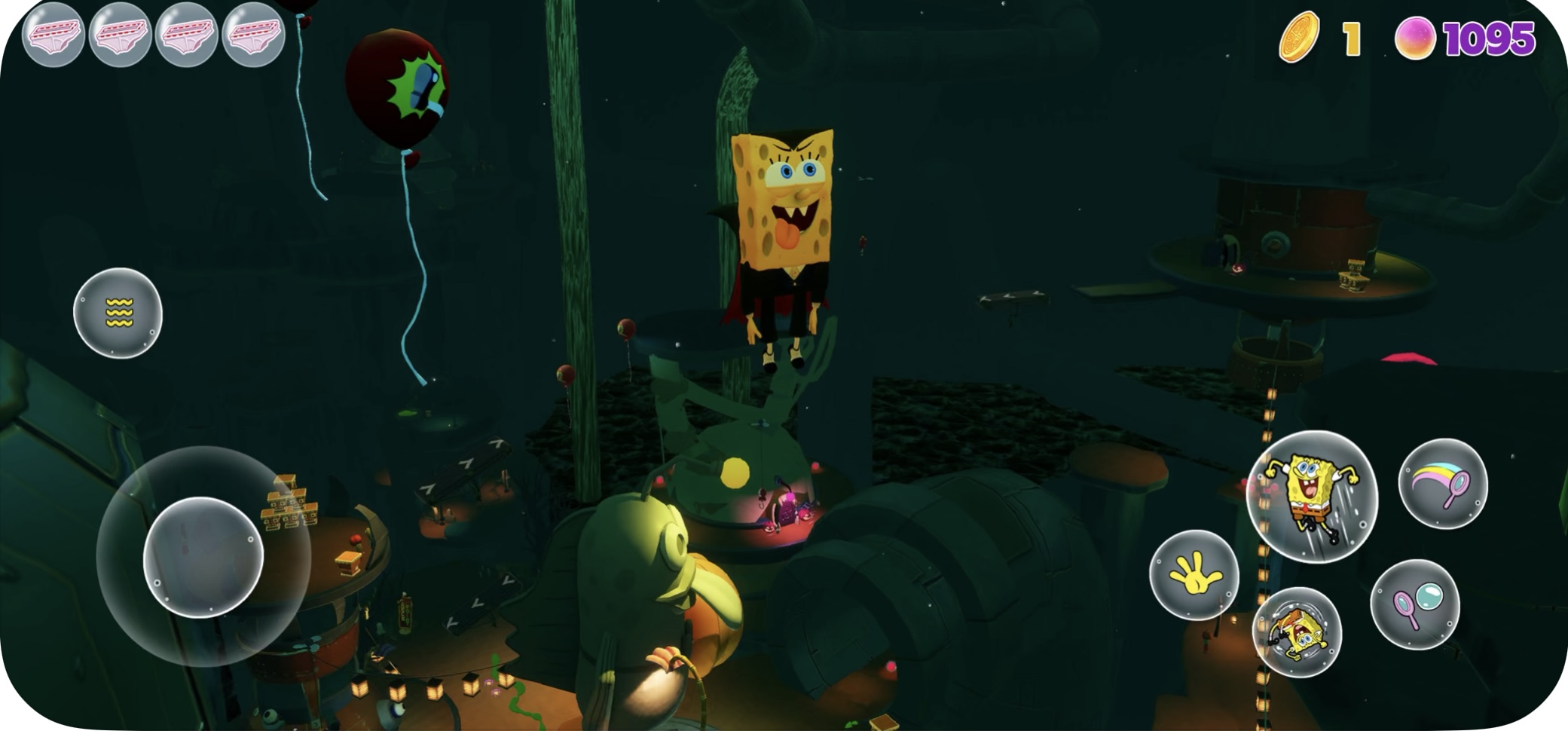Screen dimensions: 1568x731
Task: Activate the SpongeBob jump bubble
Action: (x=1312, y=496)
